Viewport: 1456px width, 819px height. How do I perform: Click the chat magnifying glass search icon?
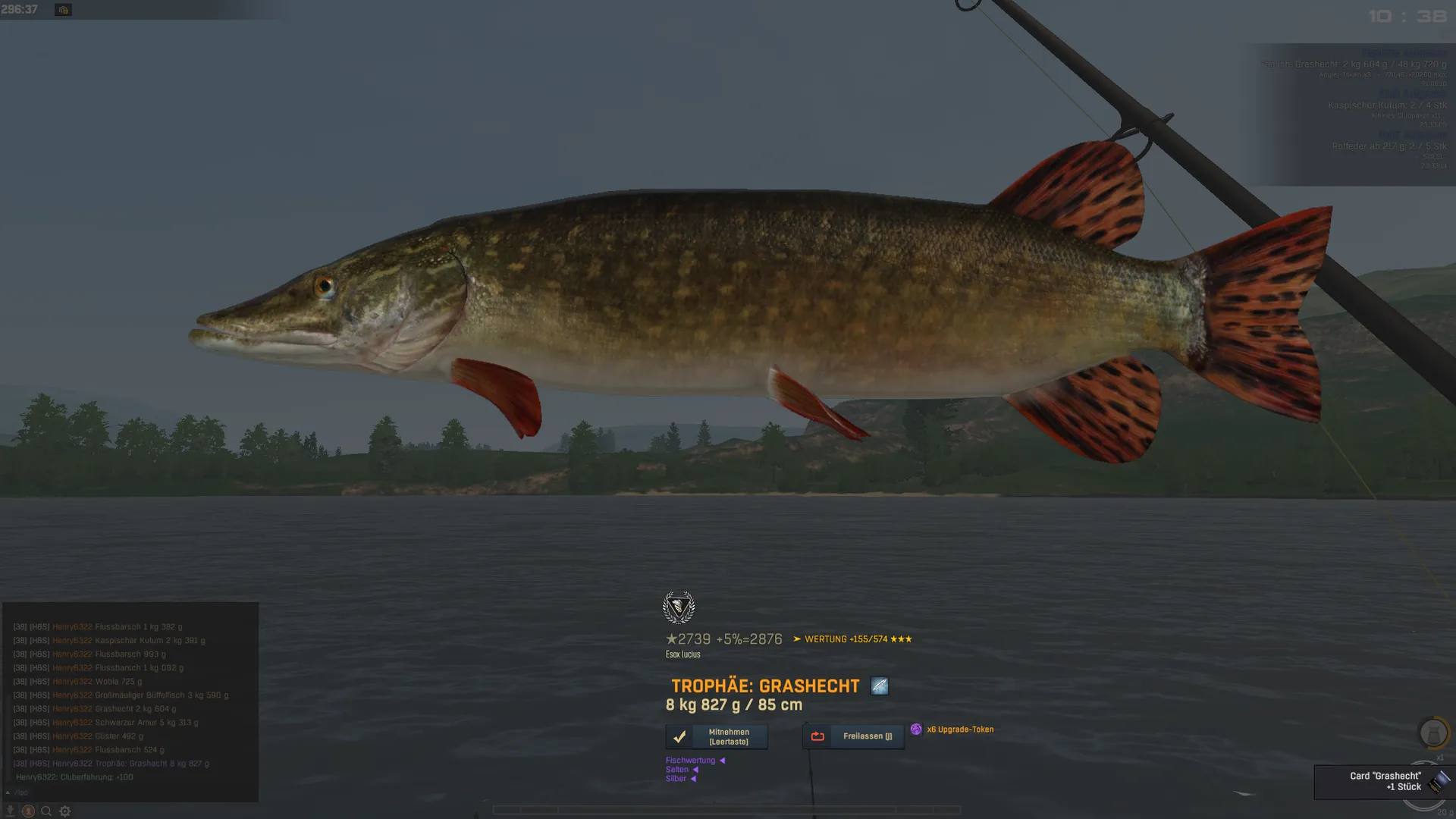pyautogui.click(x=46, y=811)
